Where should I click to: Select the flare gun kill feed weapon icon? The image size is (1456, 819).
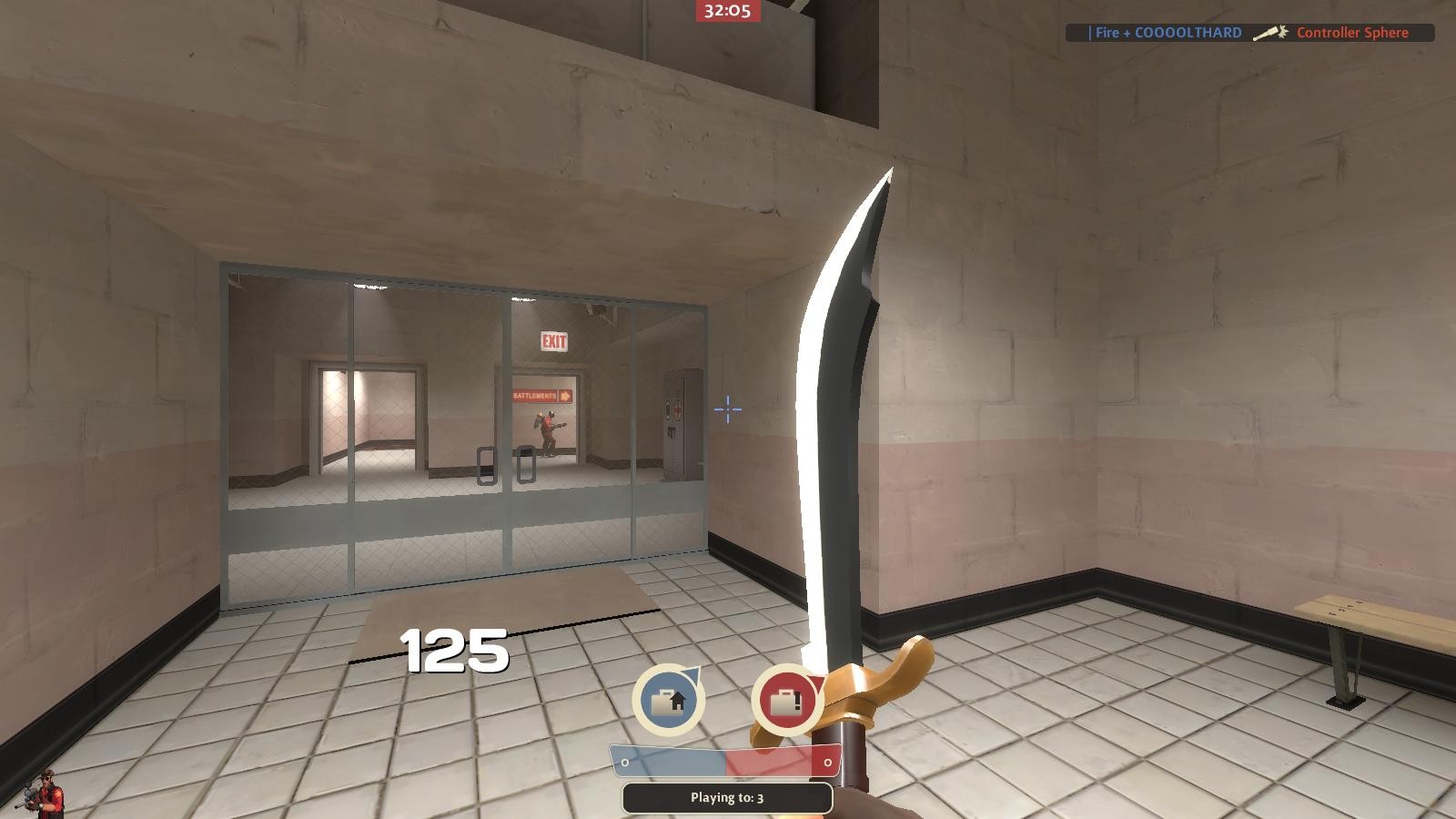[x=1269, y=32]
